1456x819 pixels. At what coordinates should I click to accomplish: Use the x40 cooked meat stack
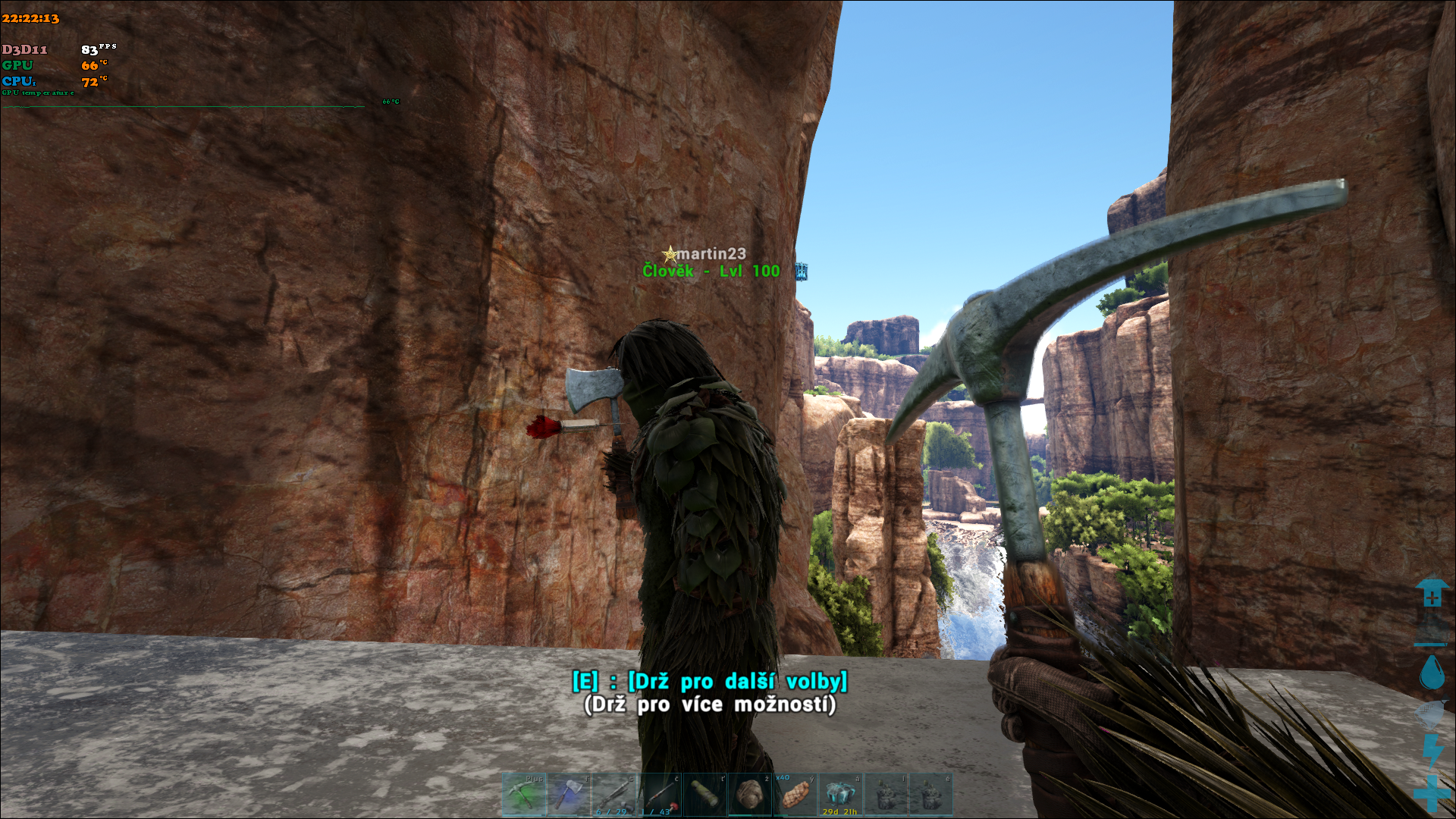(795, 794)
